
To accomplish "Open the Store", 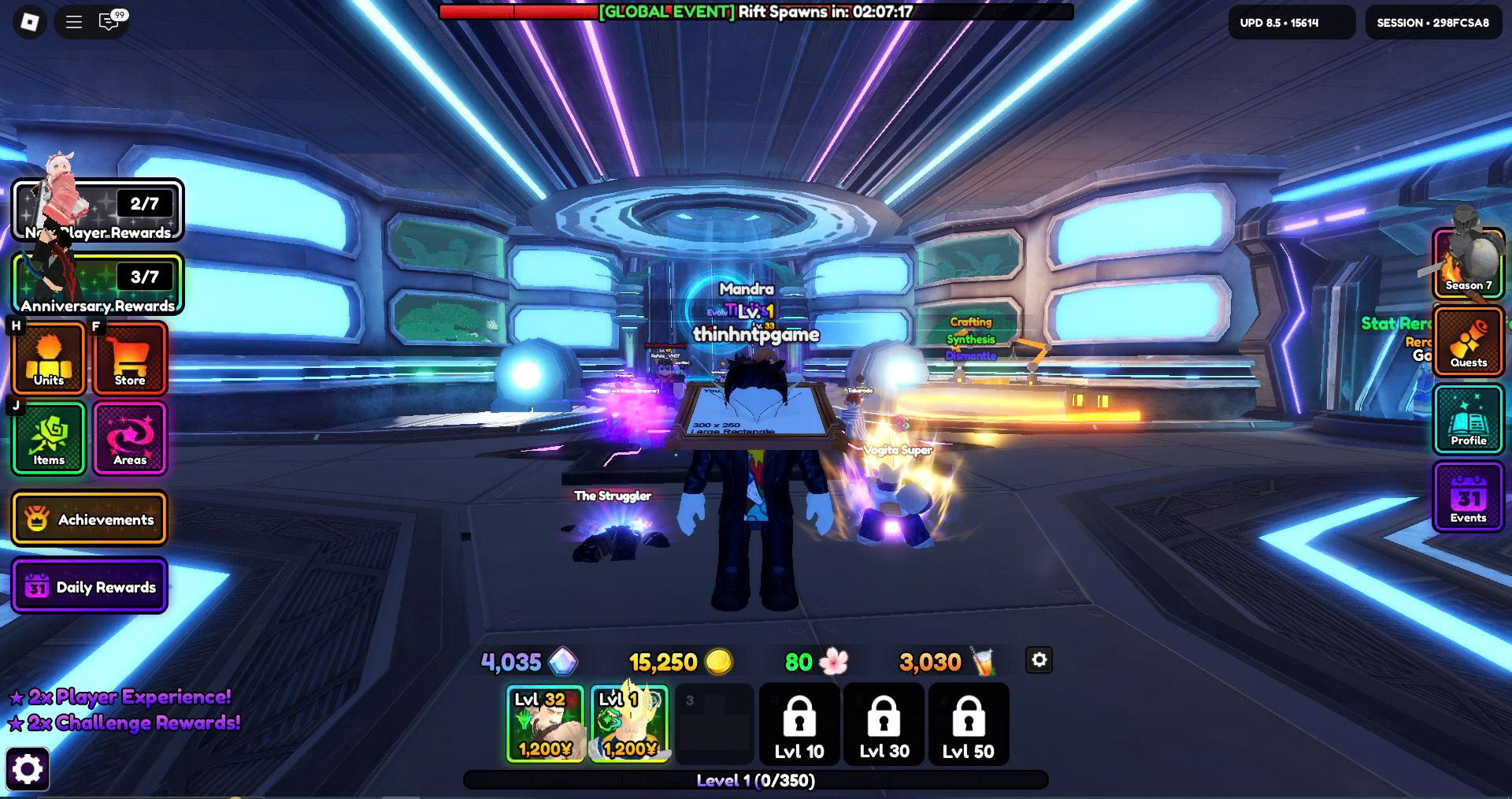I will 130,359.
